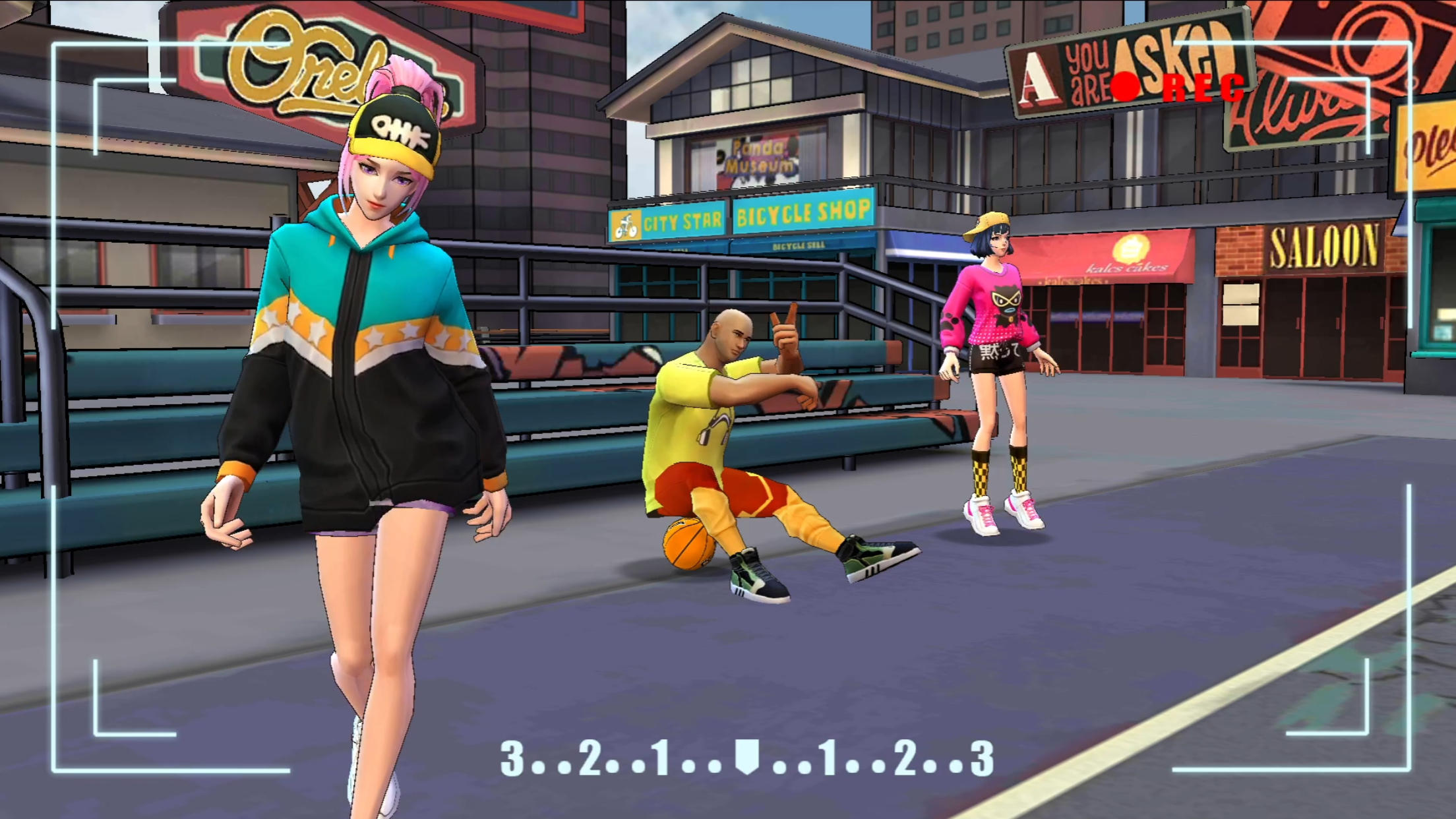The height and width of the screenshot is (819, 1456).
Task: Click the BICYCLE SHOP sign text
Action: tap(803, 214)
